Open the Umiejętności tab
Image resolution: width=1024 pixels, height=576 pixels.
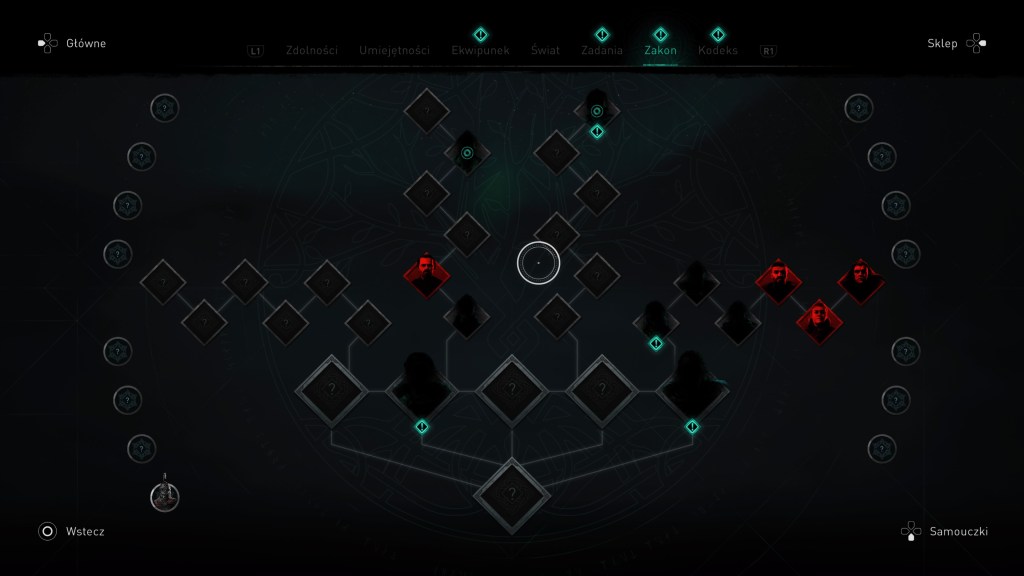394,50
